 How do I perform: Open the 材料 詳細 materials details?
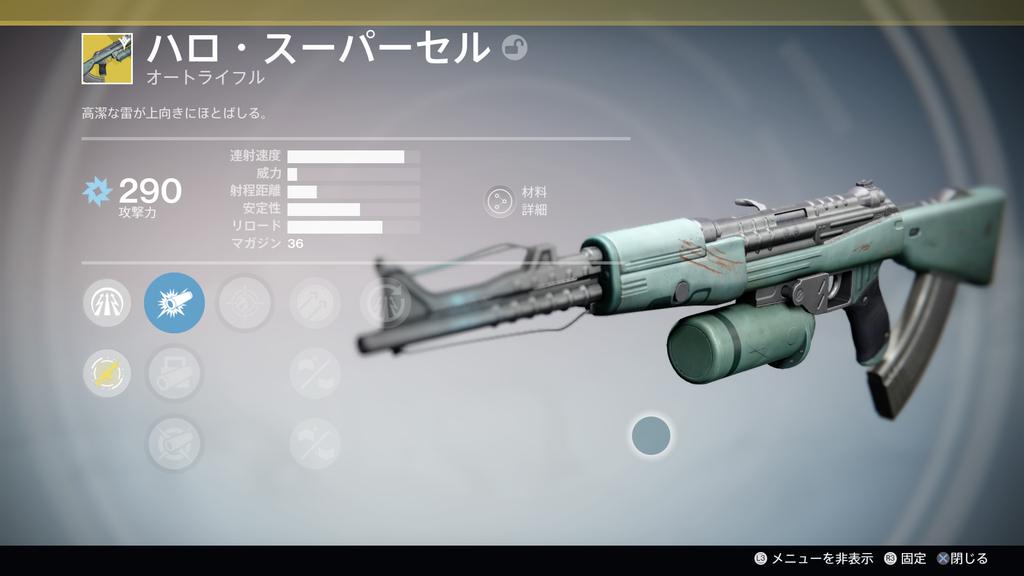(498, 201)
